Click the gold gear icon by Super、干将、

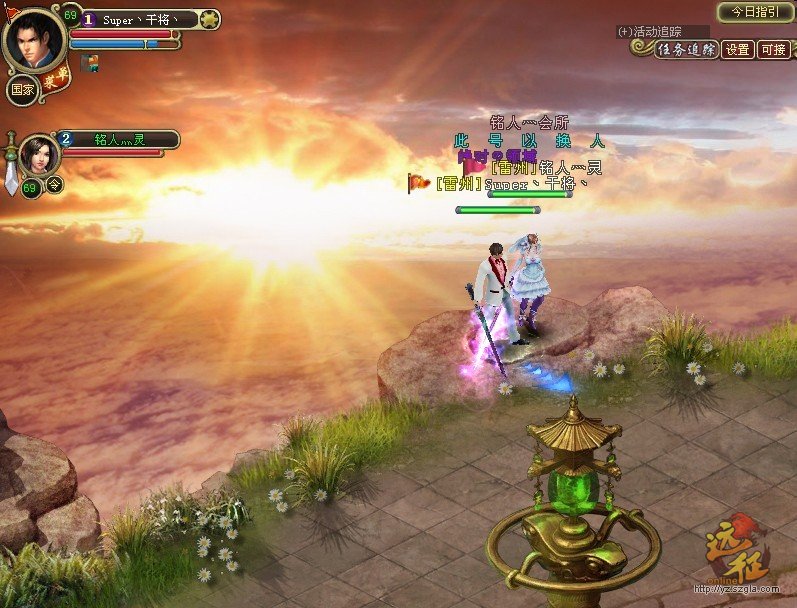click(209, 19)
